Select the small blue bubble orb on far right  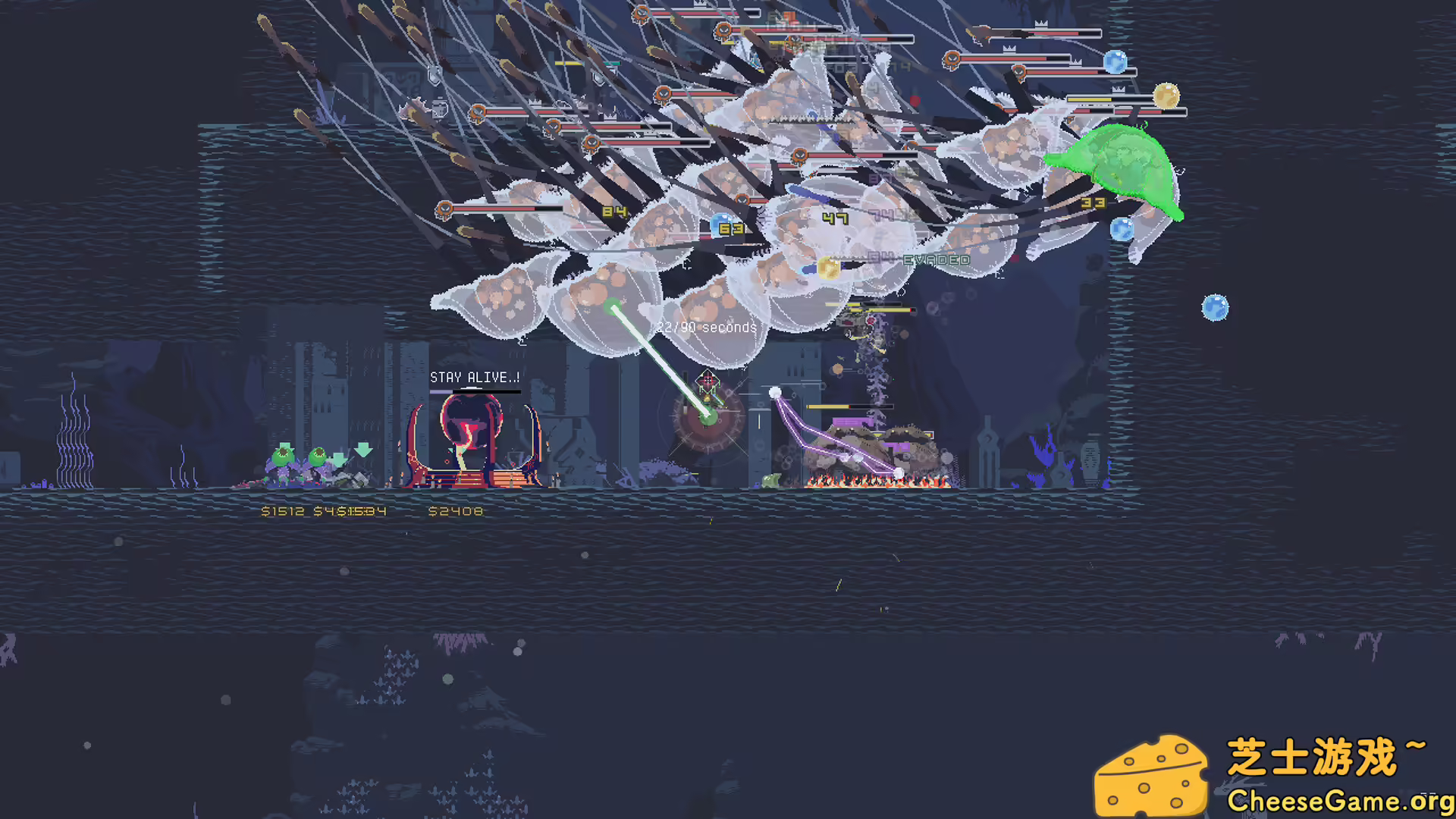1216,307
